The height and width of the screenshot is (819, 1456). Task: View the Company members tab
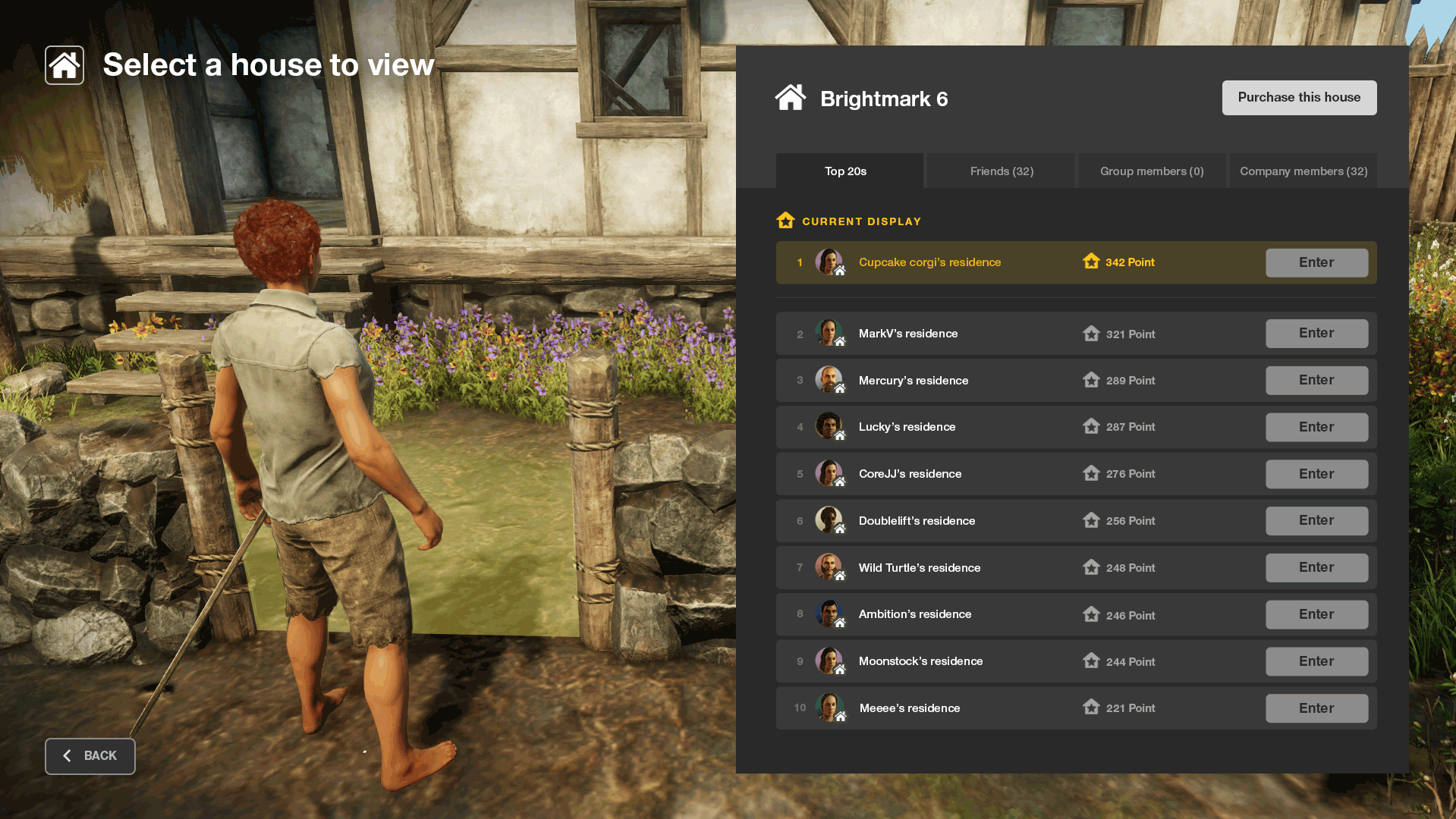click(1303, 171)
